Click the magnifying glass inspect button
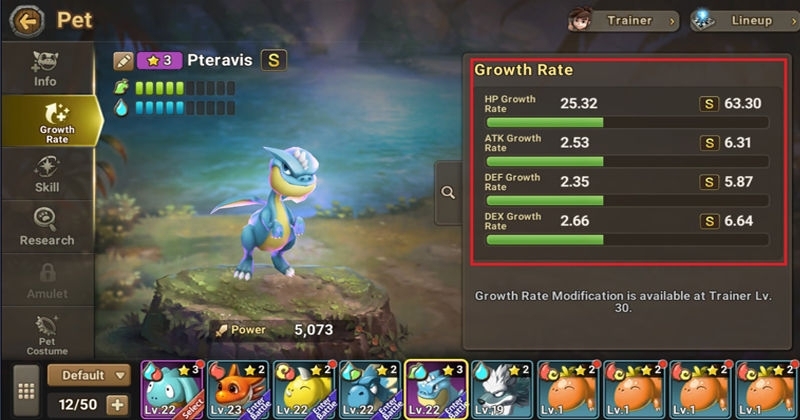The image size is (800, 420). [x=448, y=192]
